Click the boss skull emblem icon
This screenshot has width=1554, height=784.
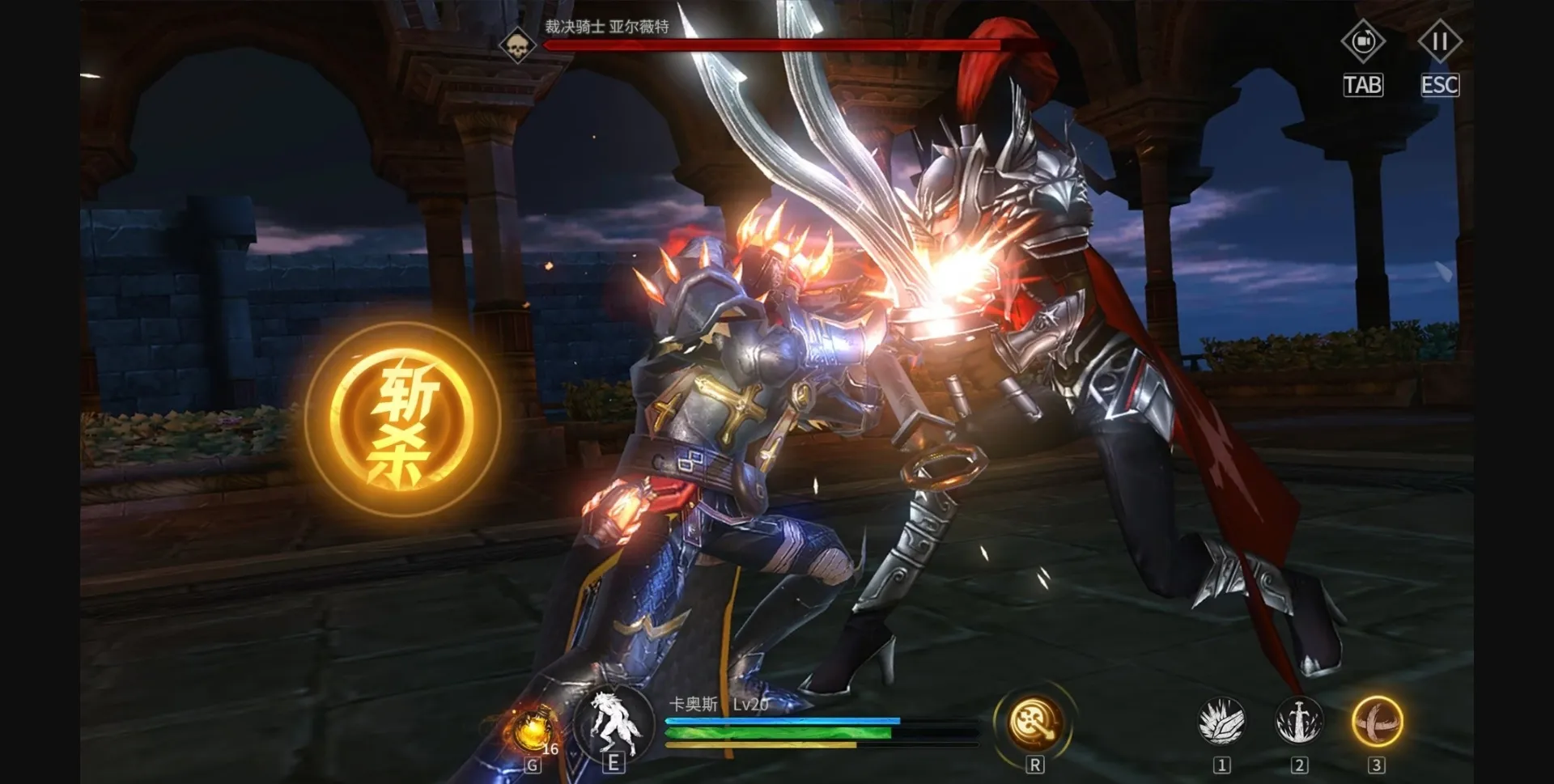pyautogui.click(x=517, y=44)
